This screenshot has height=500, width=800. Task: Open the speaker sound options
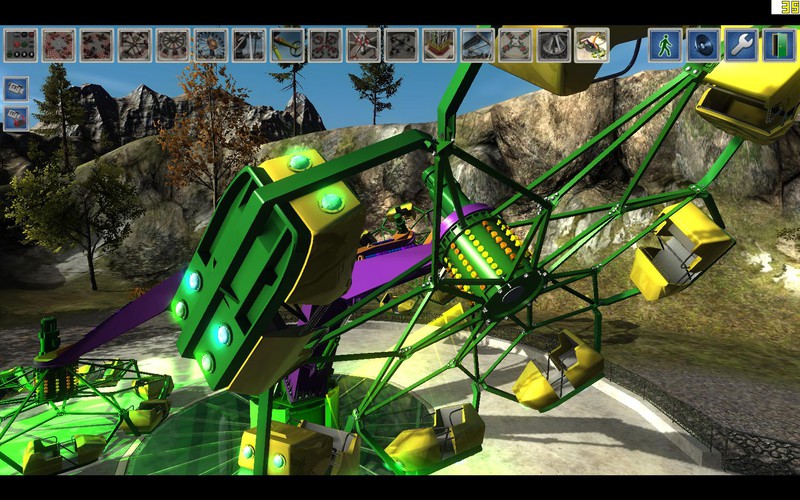[x=702, y=45]
